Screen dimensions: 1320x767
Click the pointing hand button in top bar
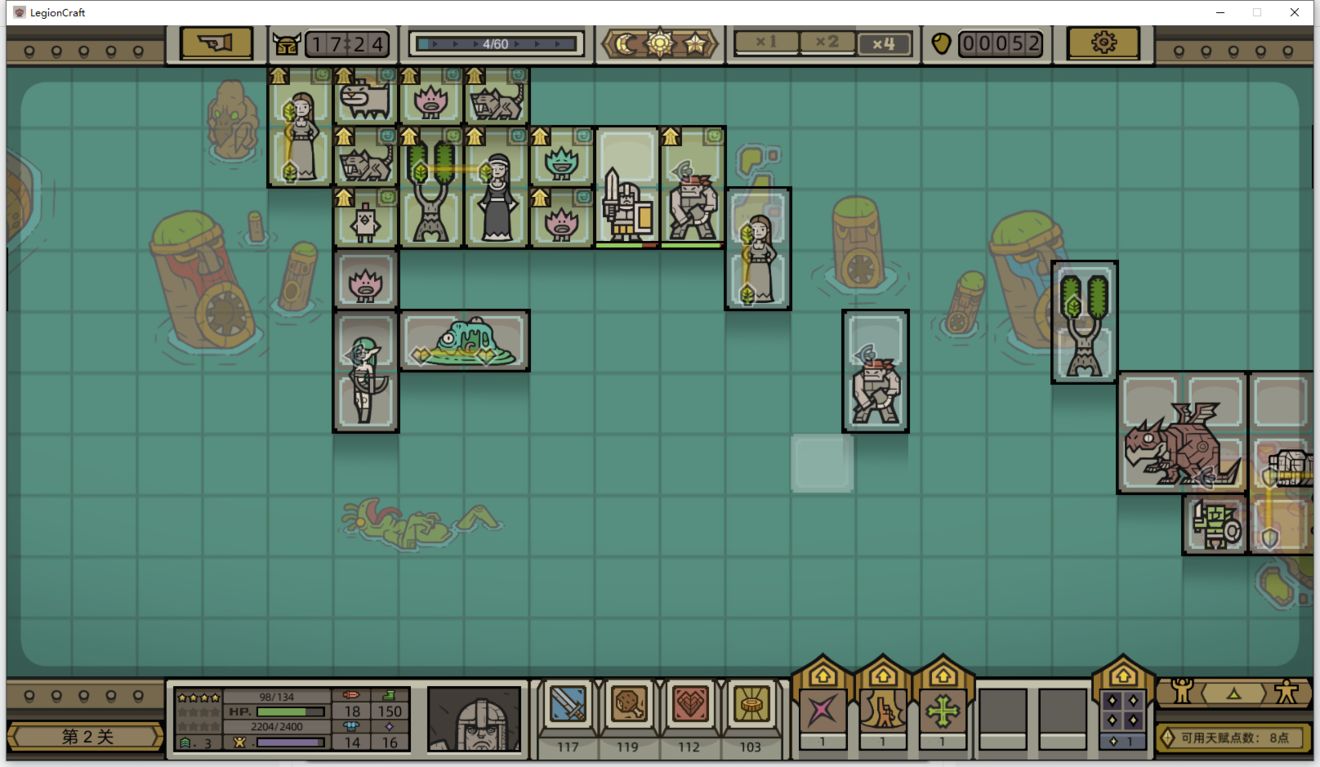(x=216, y=43)
